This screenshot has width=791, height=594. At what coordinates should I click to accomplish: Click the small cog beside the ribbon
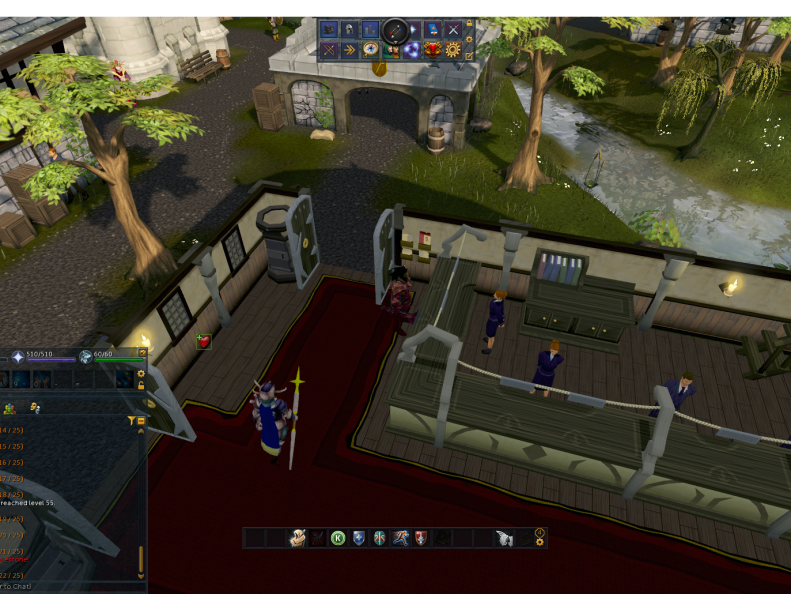coord(470,40)
